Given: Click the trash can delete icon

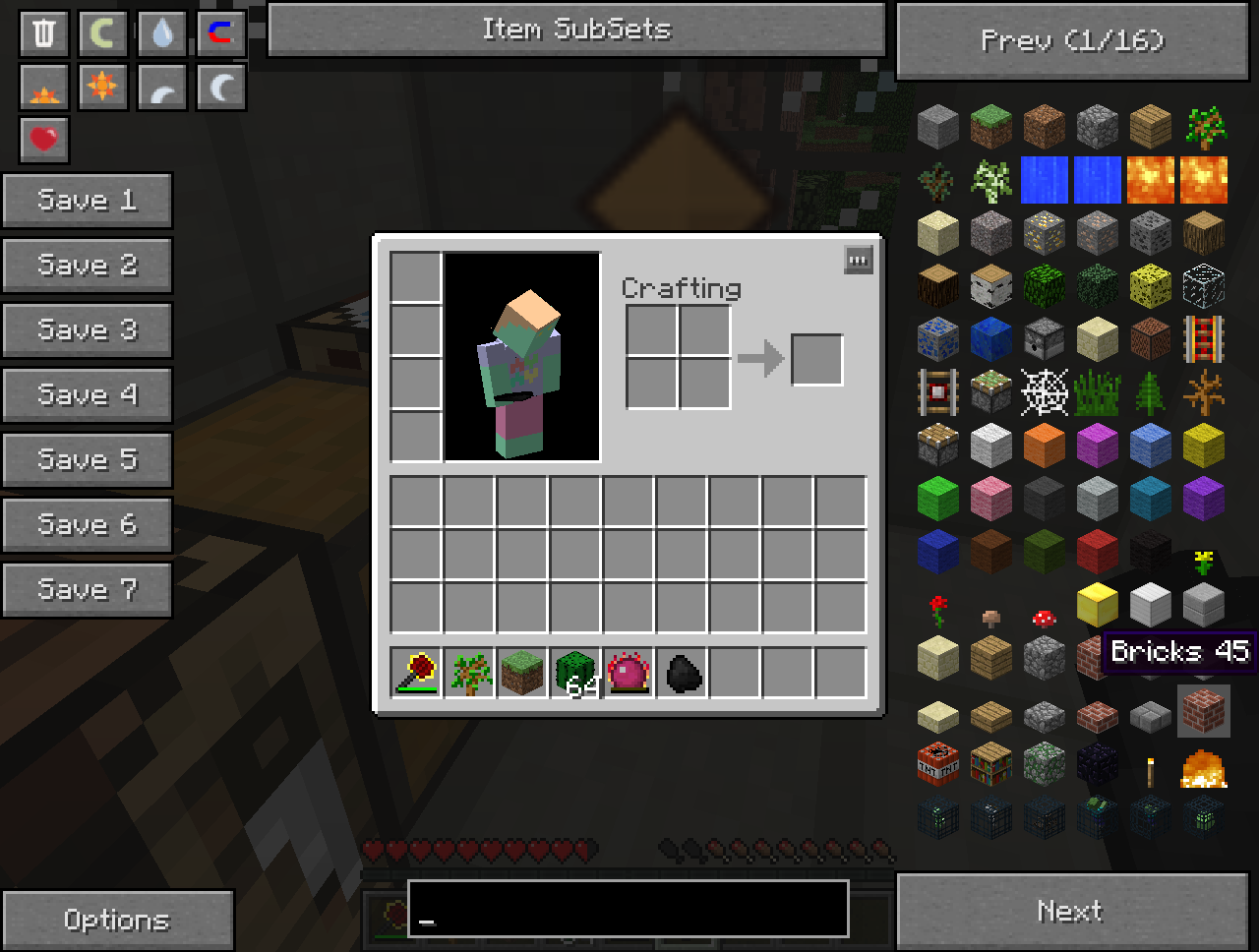Looking at the screenshot, I should [44, 33].
